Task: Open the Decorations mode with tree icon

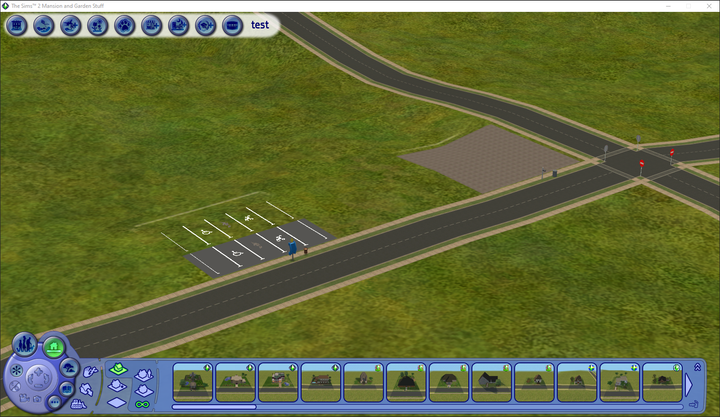Action: (x=67, y=370)
